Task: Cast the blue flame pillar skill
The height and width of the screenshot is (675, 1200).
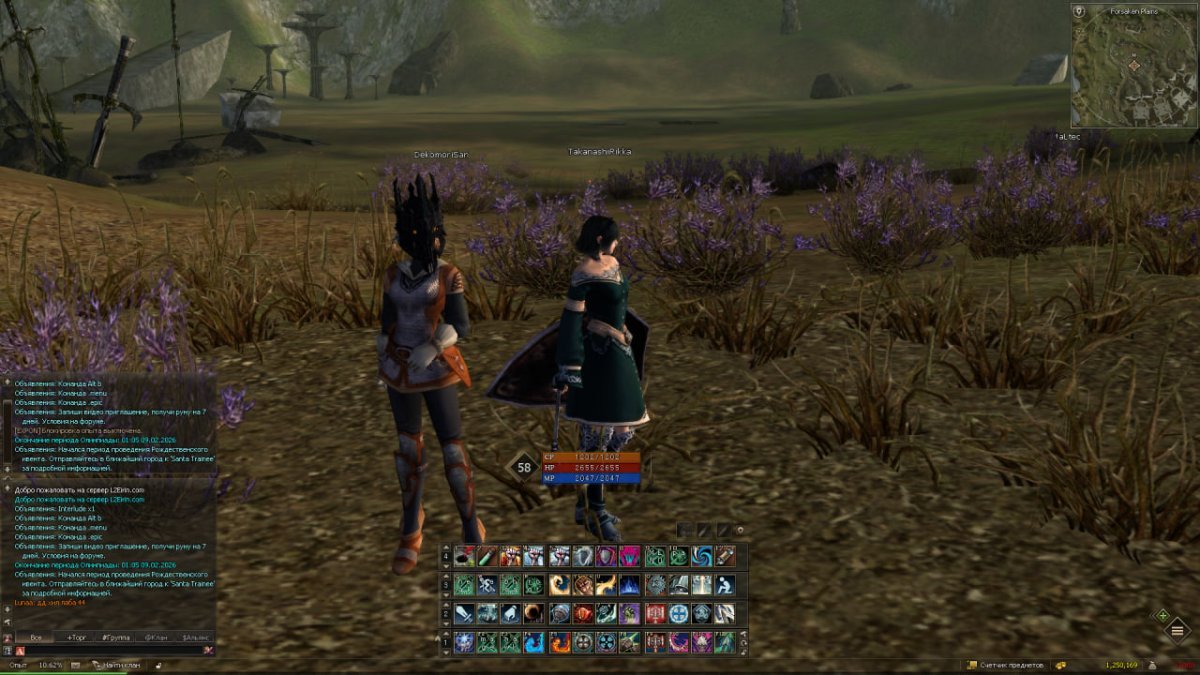Action: pos(630,585)
